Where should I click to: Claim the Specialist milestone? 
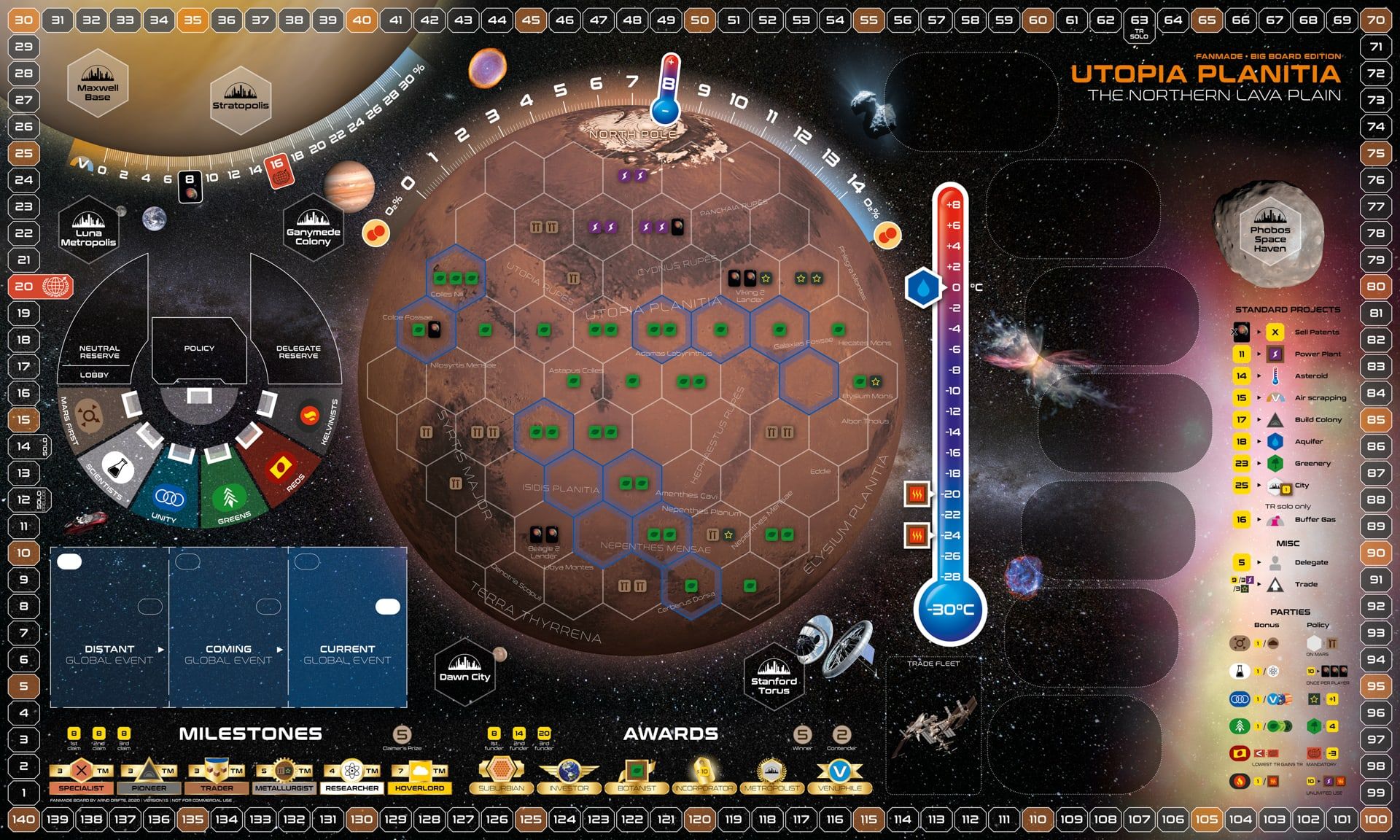[x=81, y=776]
